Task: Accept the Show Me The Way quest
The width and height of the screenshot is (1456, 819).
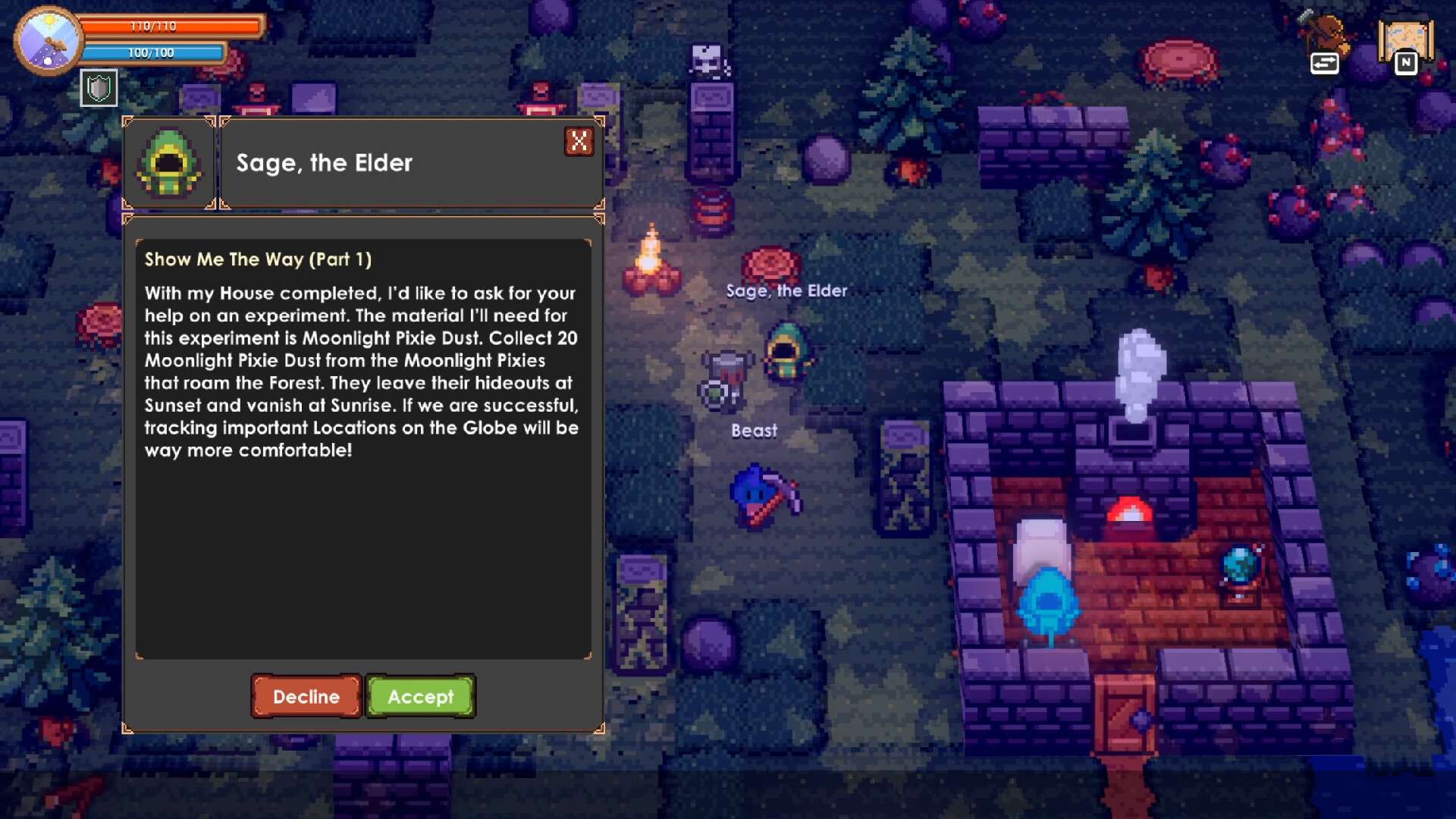Action: coord(420,696)
